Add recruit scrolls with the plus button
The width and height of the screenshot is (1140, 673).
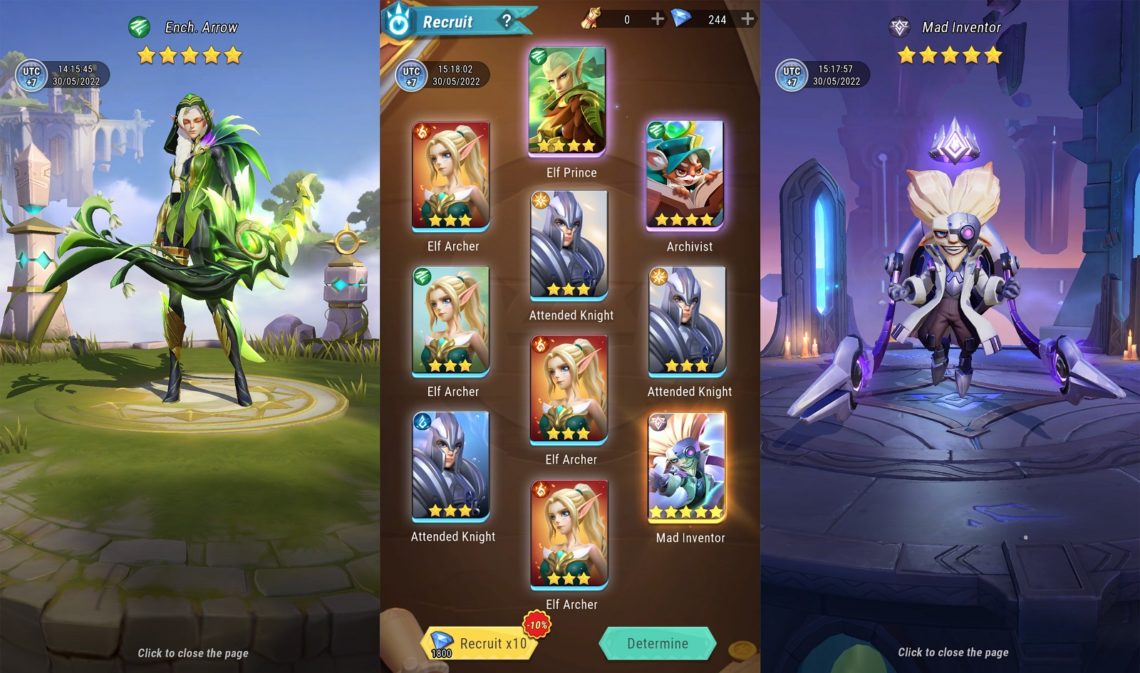(657, 19)
